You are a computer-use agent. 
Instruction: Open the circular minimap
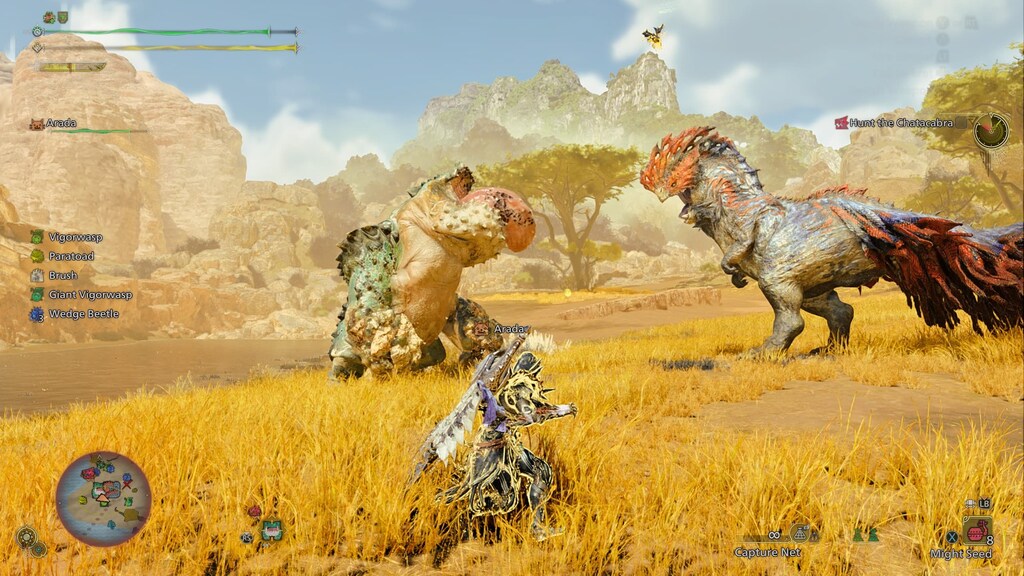(x=103, y=498)
